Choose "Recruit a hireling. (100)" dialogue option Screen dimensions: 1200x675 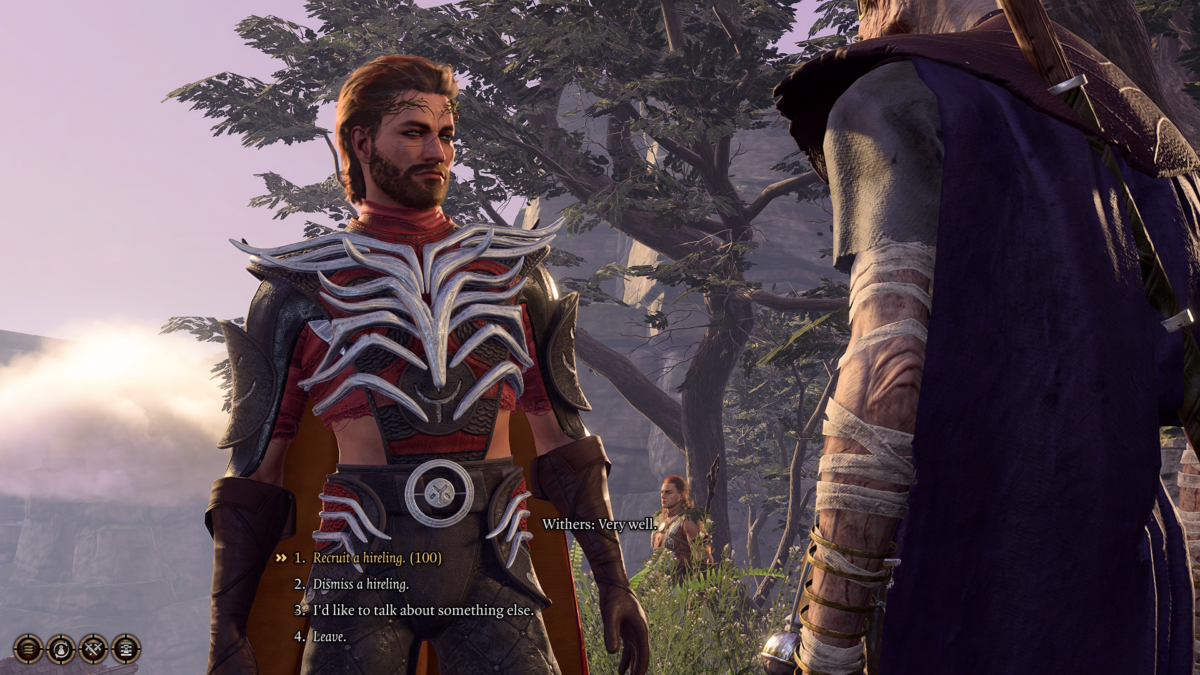coord(377,558)
